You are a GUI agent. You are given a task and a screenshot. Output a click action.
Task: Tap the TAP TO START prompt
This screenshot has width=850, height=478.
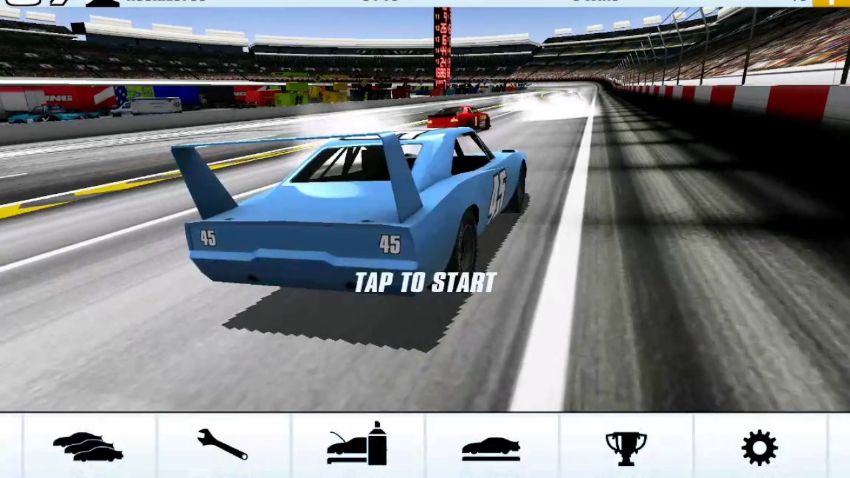[425, 283]
